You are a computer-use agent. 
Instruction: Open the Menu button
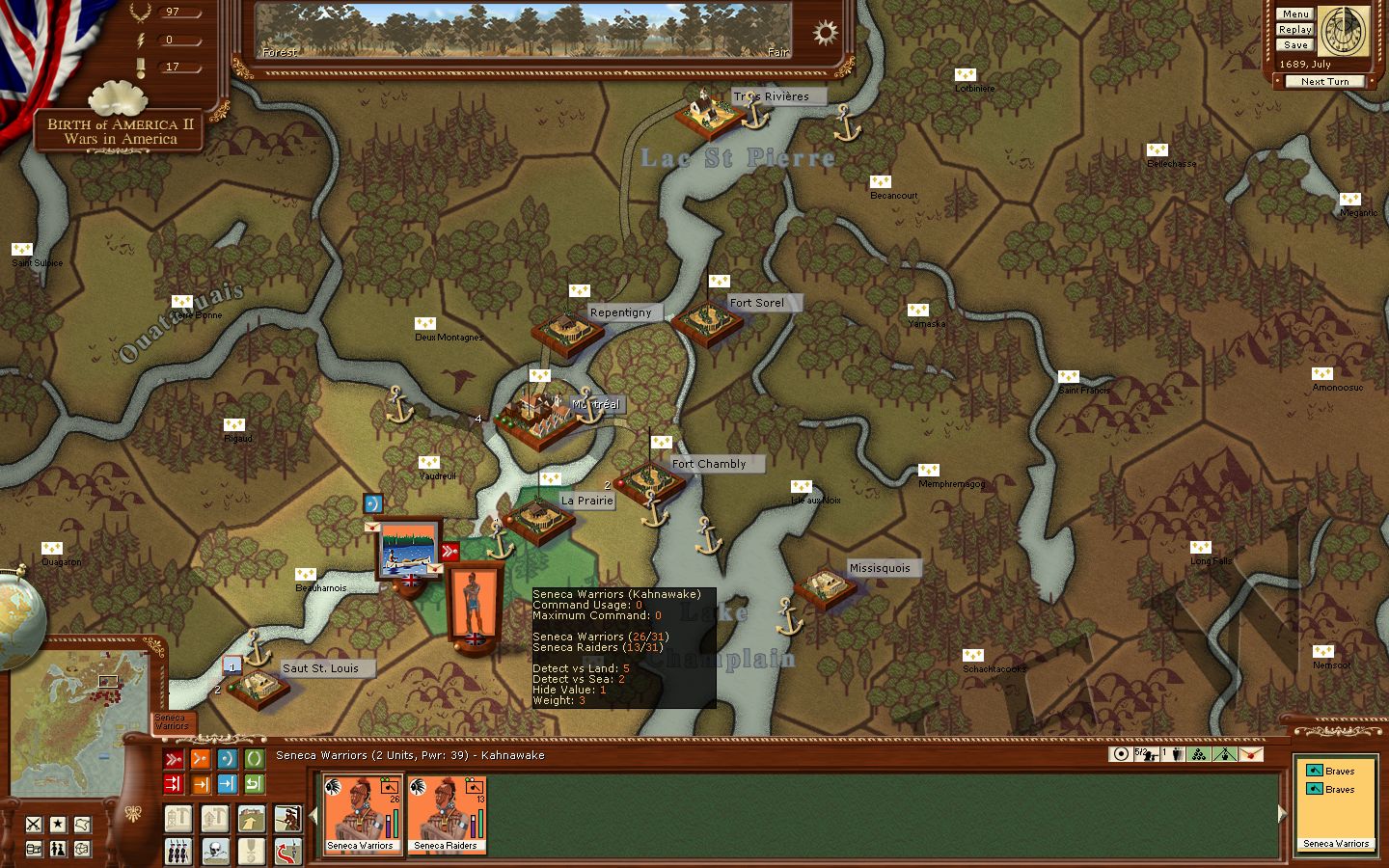(1294, 14)
